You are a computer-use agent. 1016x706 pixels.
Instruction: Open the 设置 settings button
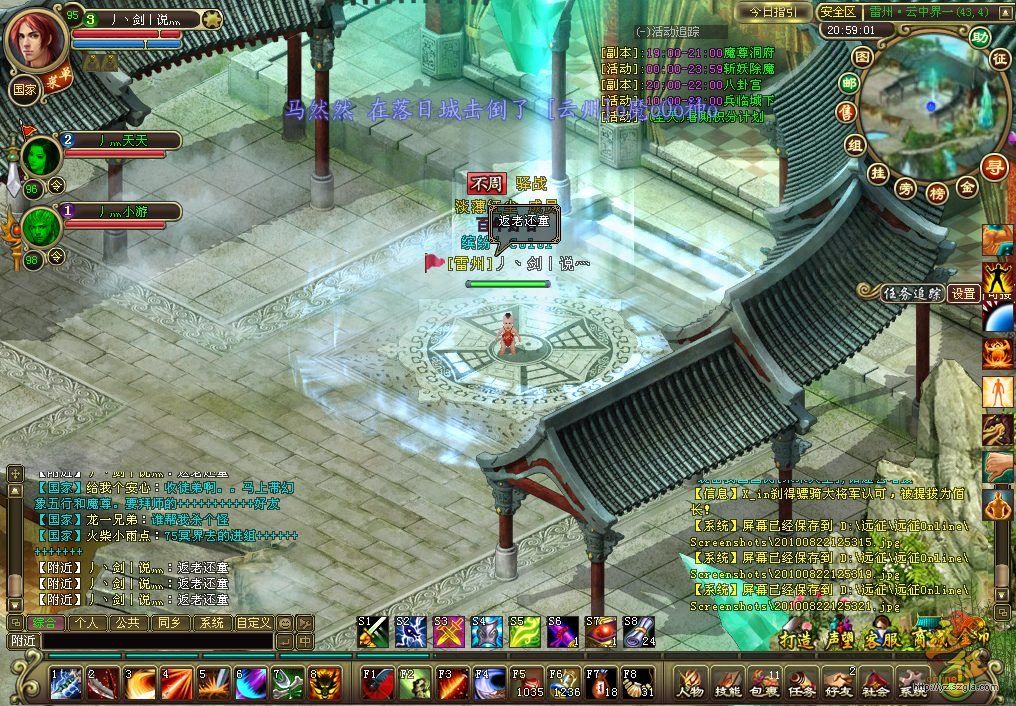click(x=964, y=293)
